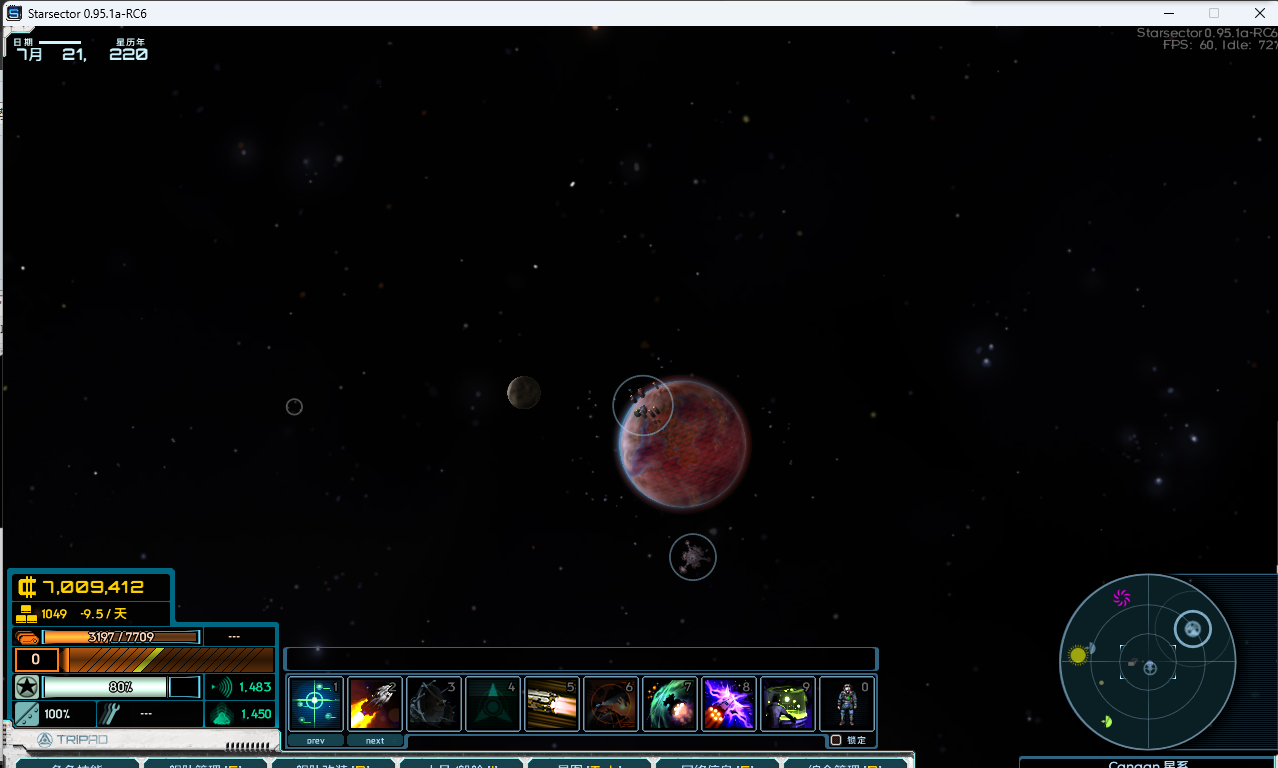Switch to the next ability bar
Screen dimensions: 1278x768
375,741
